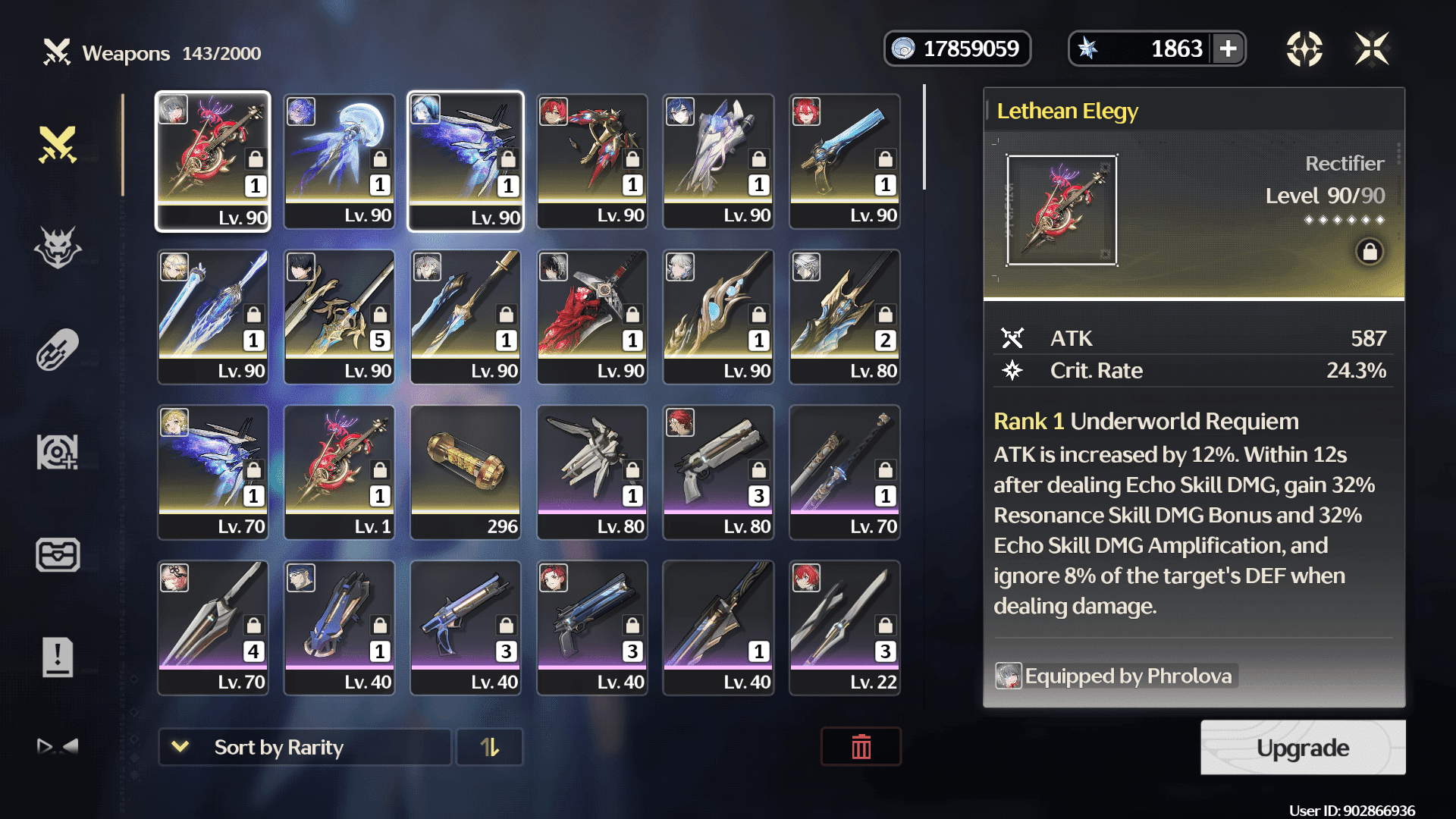Select the golden tube item with 296 count
The width and height of the screenshot is (1456, 819).
click(x=466, y=472)
